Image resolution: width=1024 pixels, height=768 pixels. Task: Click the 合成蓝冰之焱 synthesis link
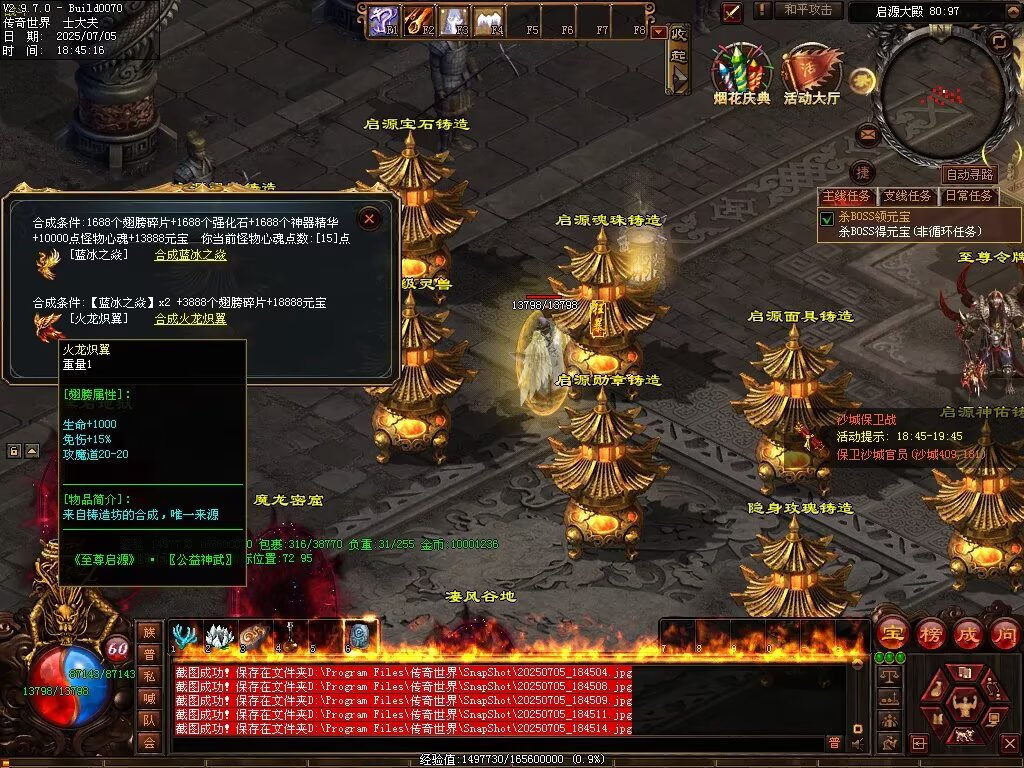190,255
